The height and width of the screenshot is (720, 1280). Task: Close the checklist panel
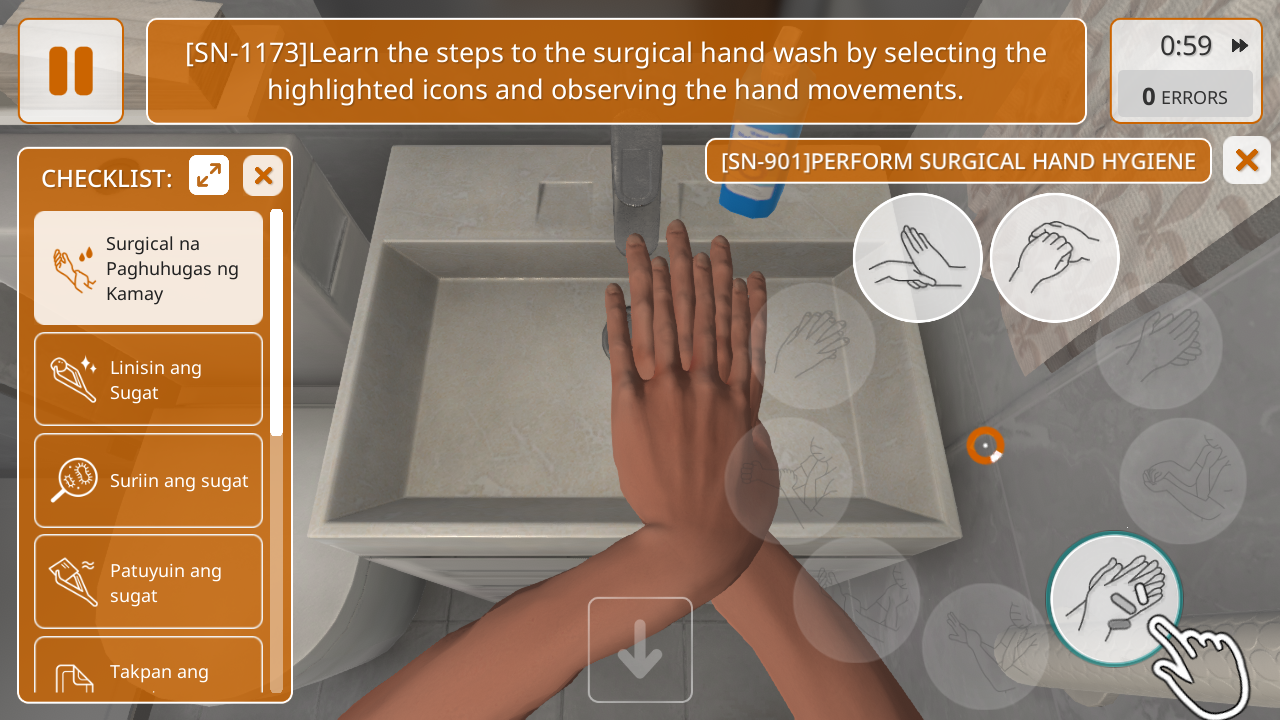coord(263,176)
